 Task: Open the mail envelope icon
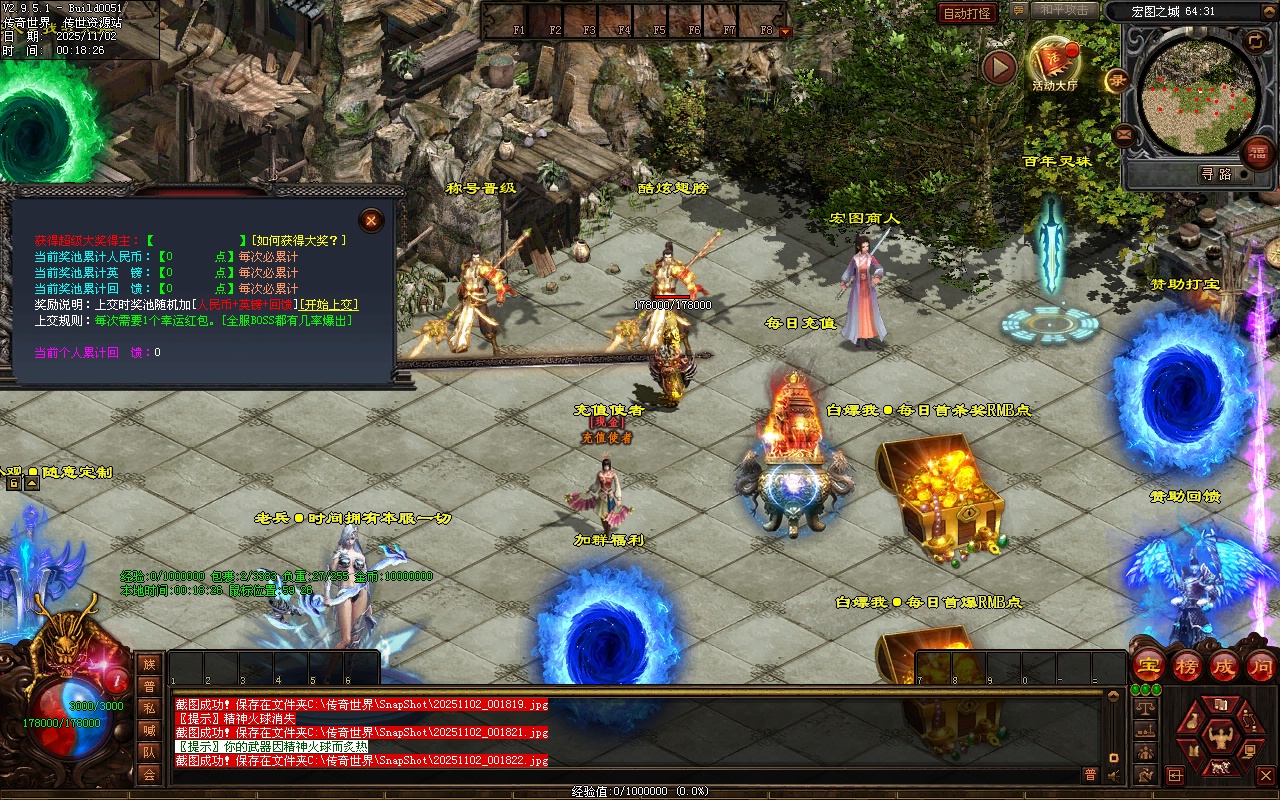point(1124,134)
